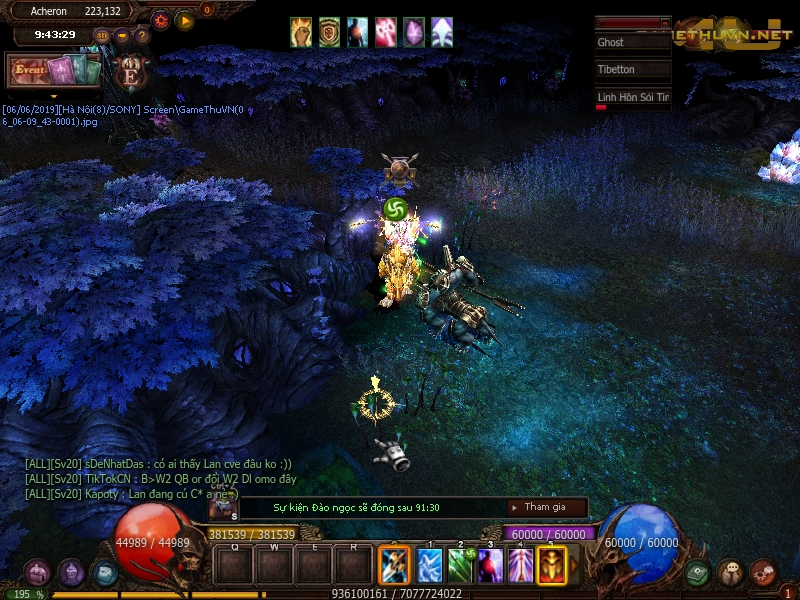The height and width of the screenshot is (600, 800).
Task: Select the purple crystal buff icon
Action: click(x=413, y=32)
